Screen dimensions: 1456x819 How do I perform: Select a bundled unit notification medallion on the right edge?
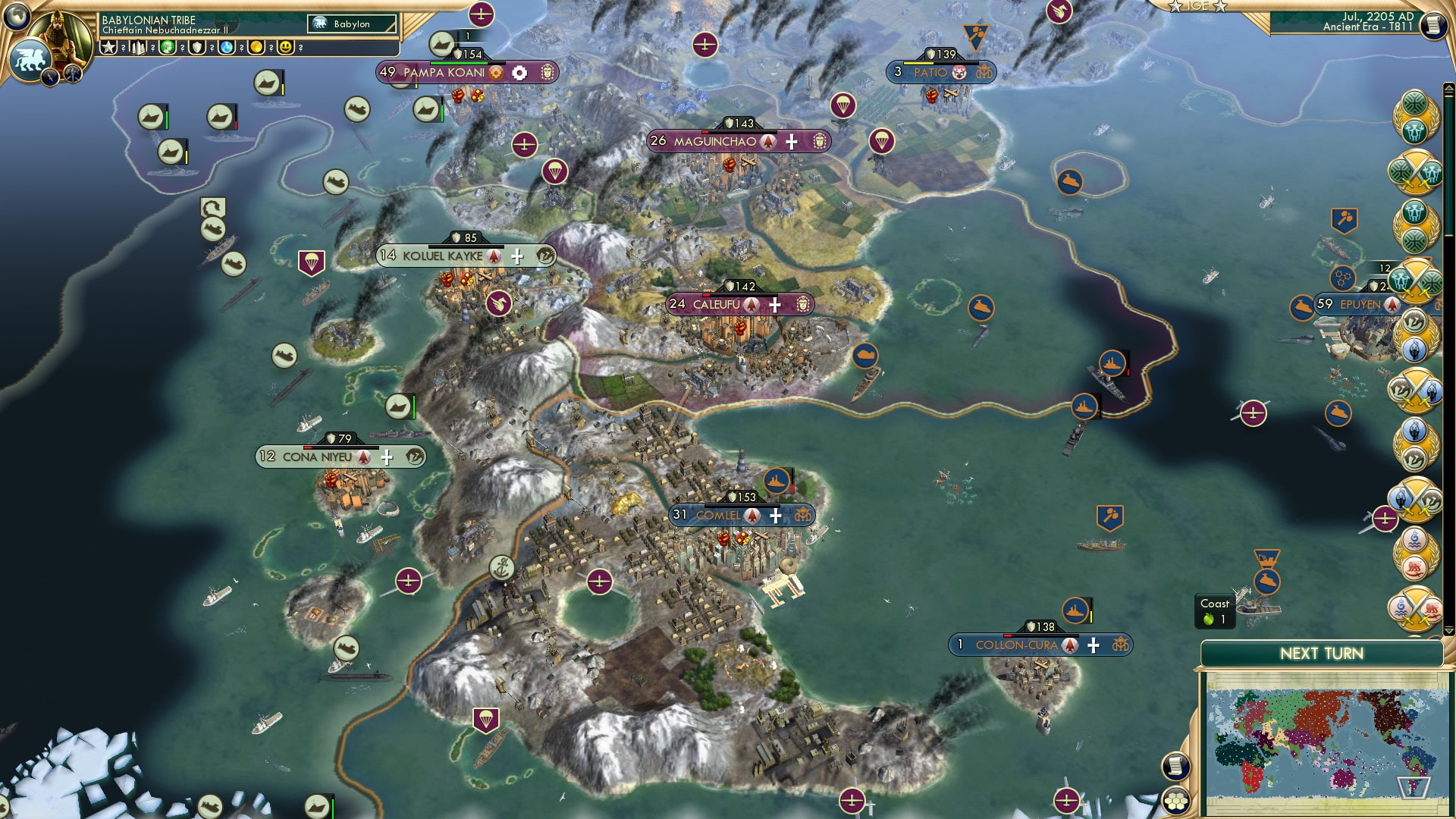1415,171
